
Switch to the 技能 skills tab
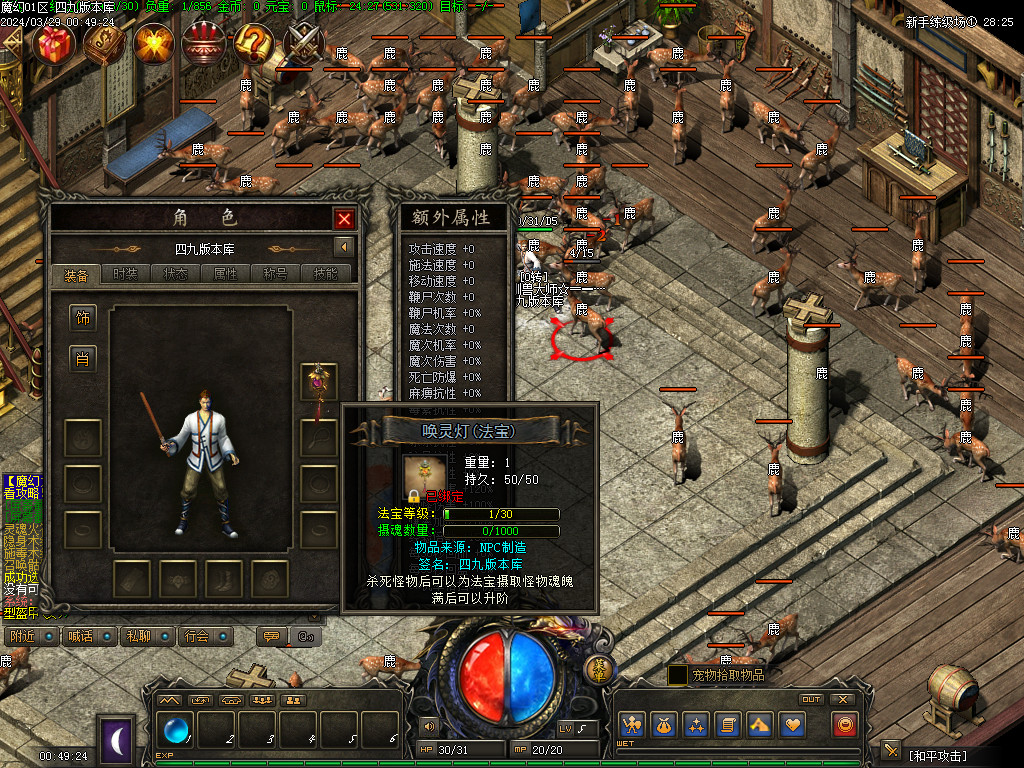pos(325,274)
